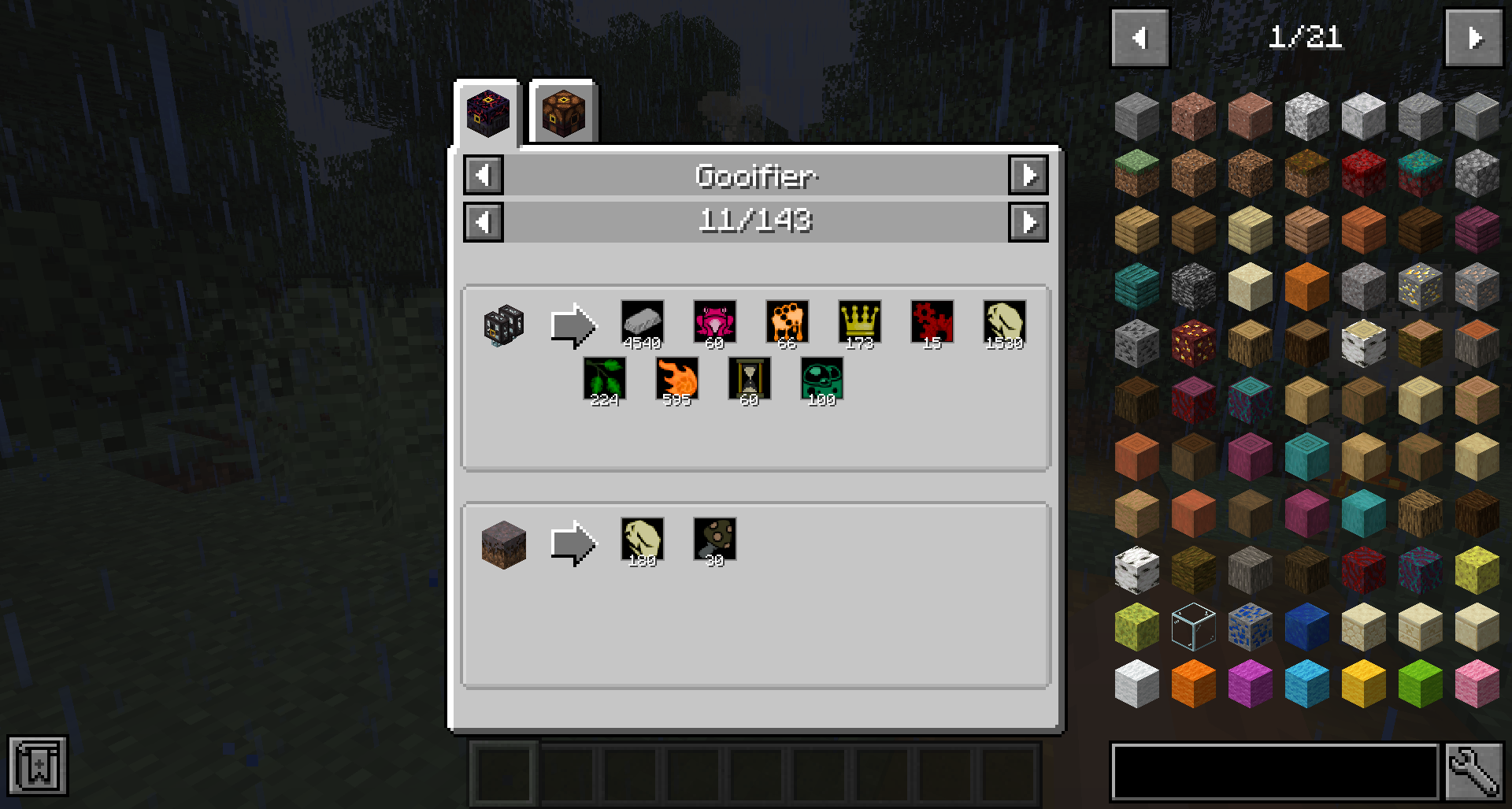Viewport: 1512px width, 809px height.
Task: Click the right arrow next to Gooifier title
Action: 1028,176
